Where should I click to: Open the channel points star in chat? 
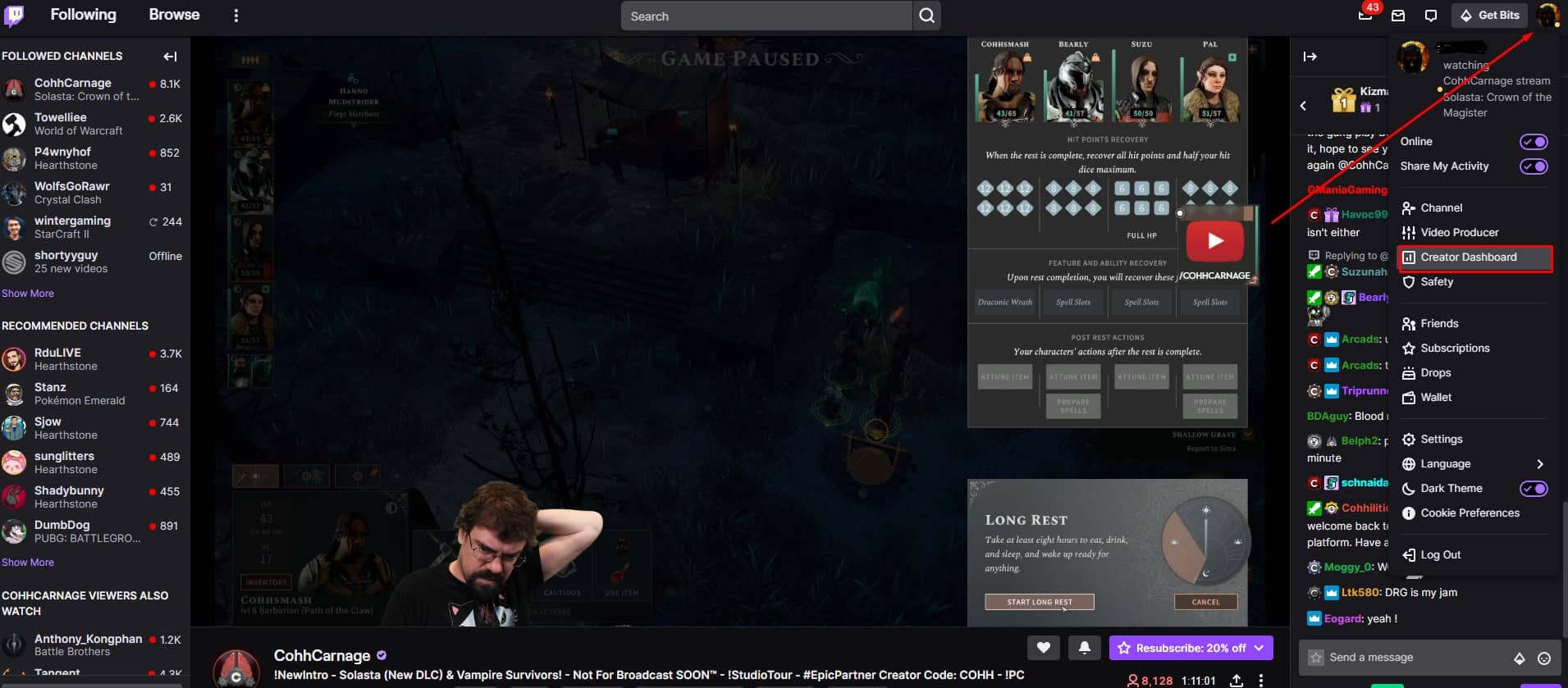point(1316,657)
